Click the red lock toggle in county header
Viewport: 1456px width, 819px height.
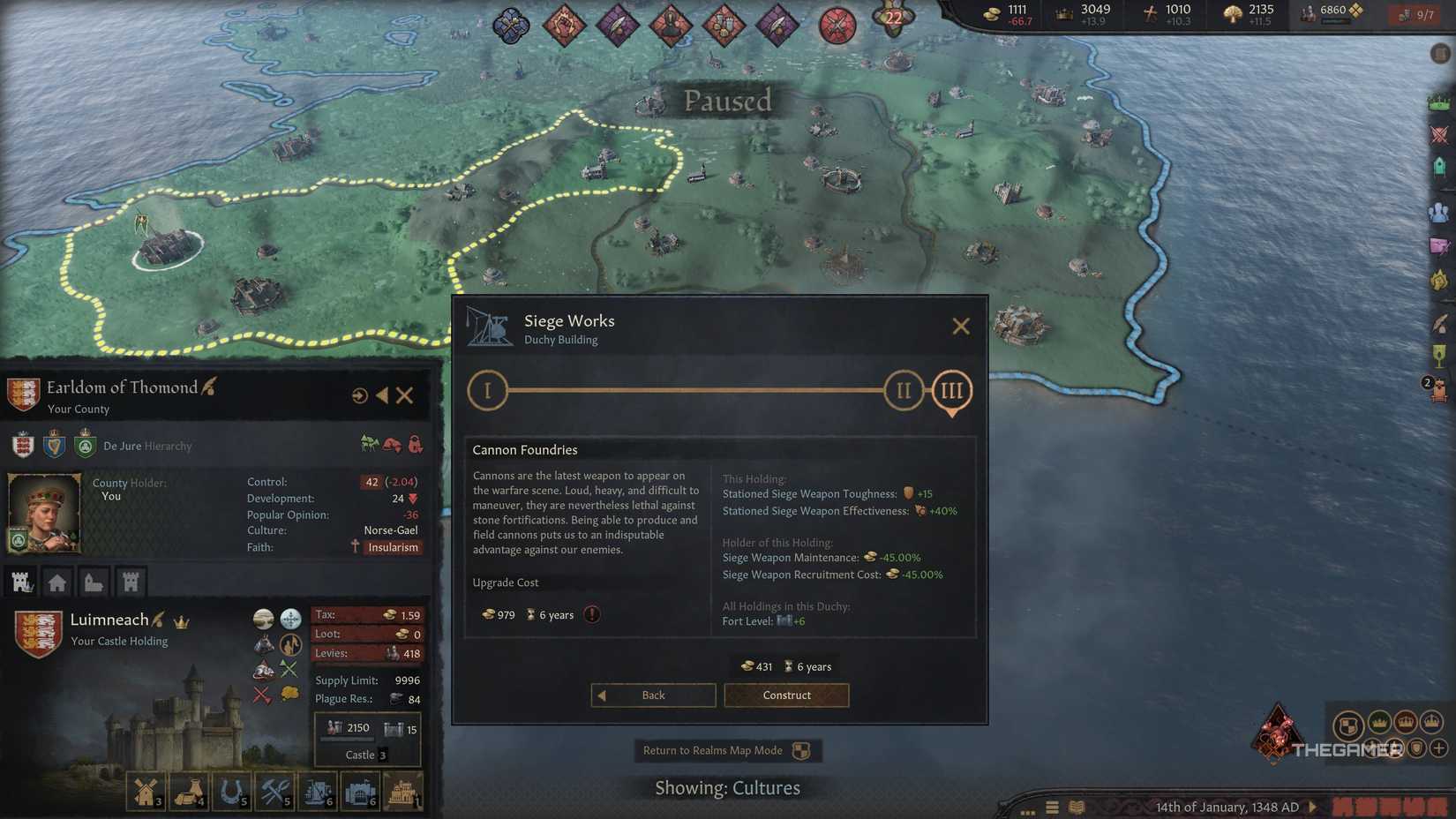coord(417,444)
